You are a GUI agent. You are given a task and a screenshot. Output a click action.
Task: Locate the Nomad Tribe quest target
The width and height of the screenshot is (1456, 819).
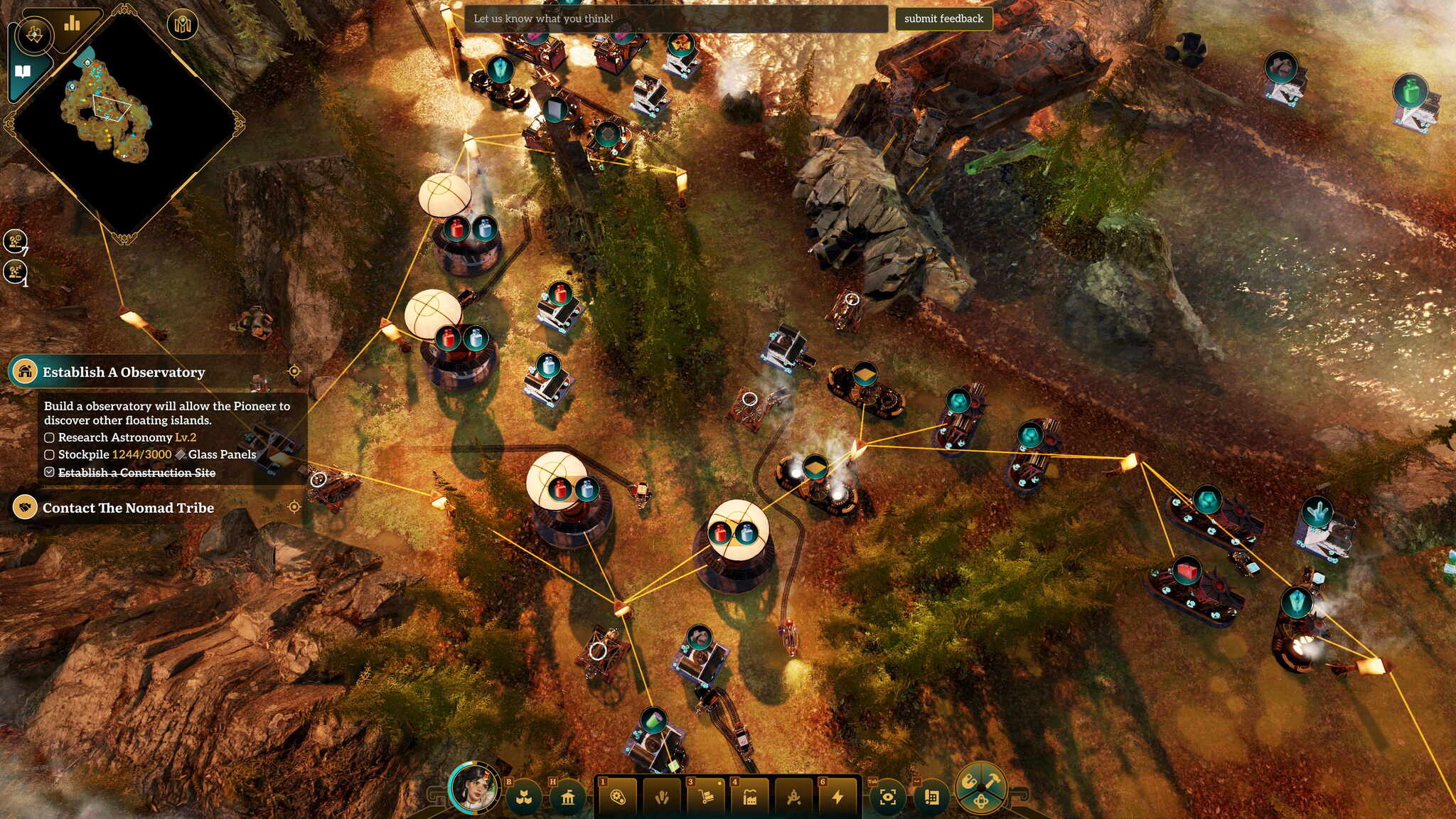[294, 507]
